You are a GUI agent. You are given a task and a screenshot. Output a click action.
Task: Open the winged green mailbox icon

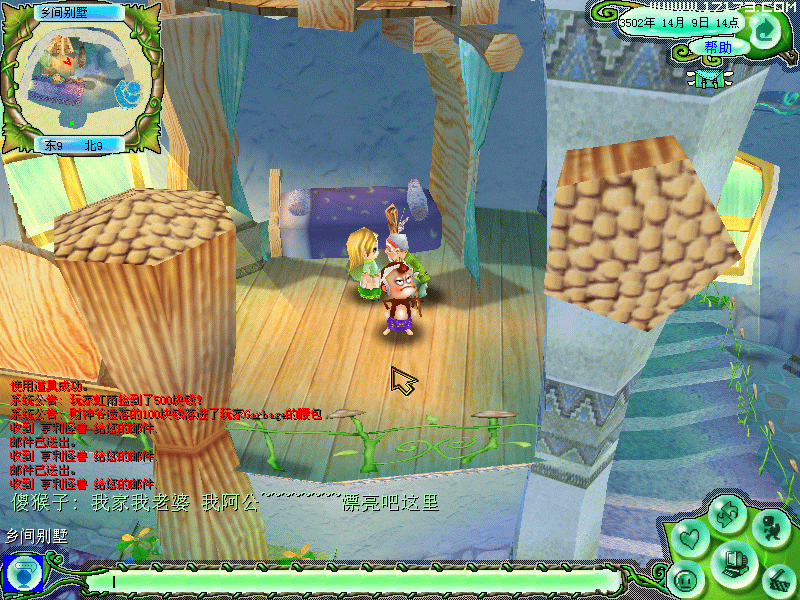click(711, 76)
